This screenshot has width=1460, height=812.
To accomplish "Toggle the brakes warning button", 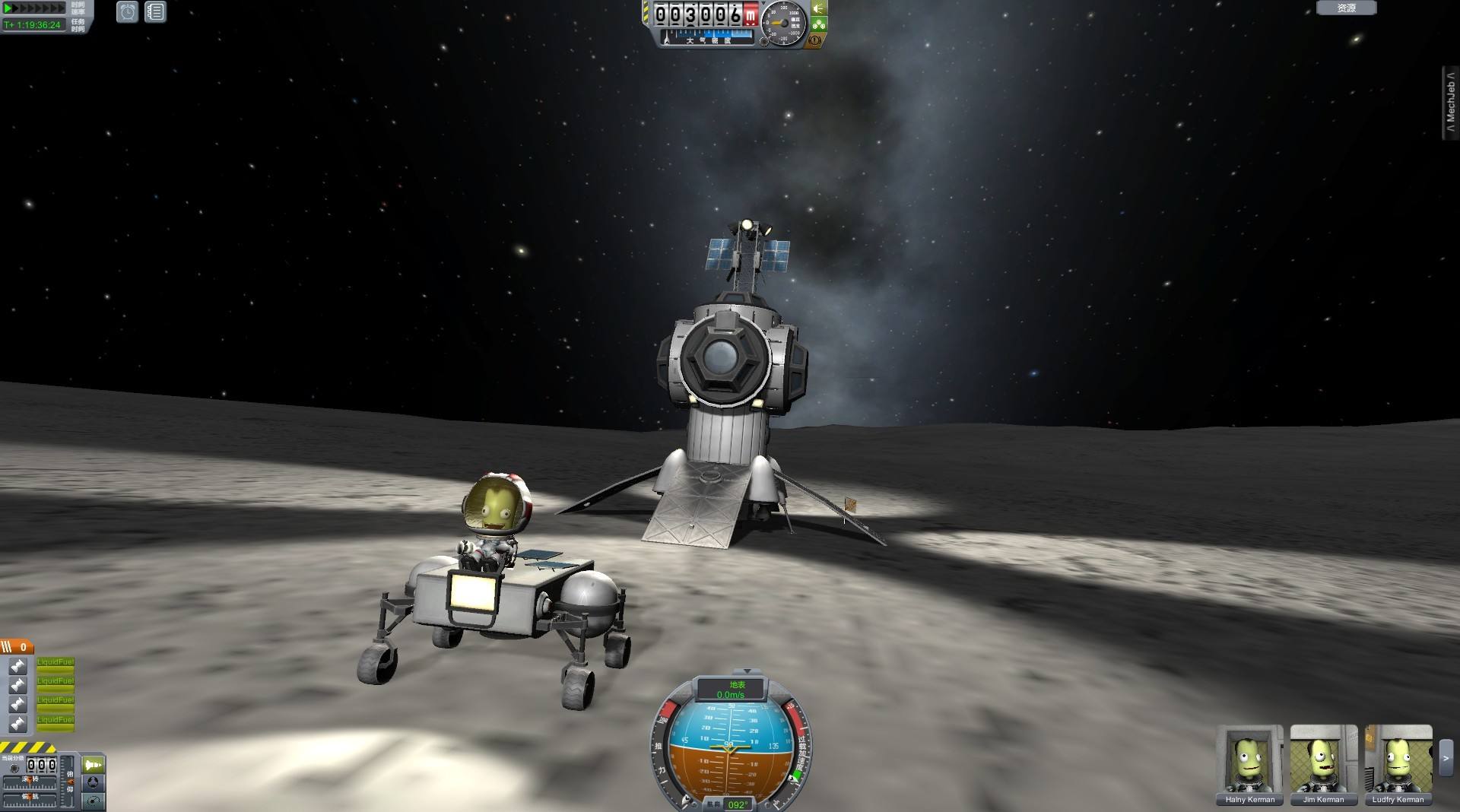I will pyautogui.click(x=814, y=40).
